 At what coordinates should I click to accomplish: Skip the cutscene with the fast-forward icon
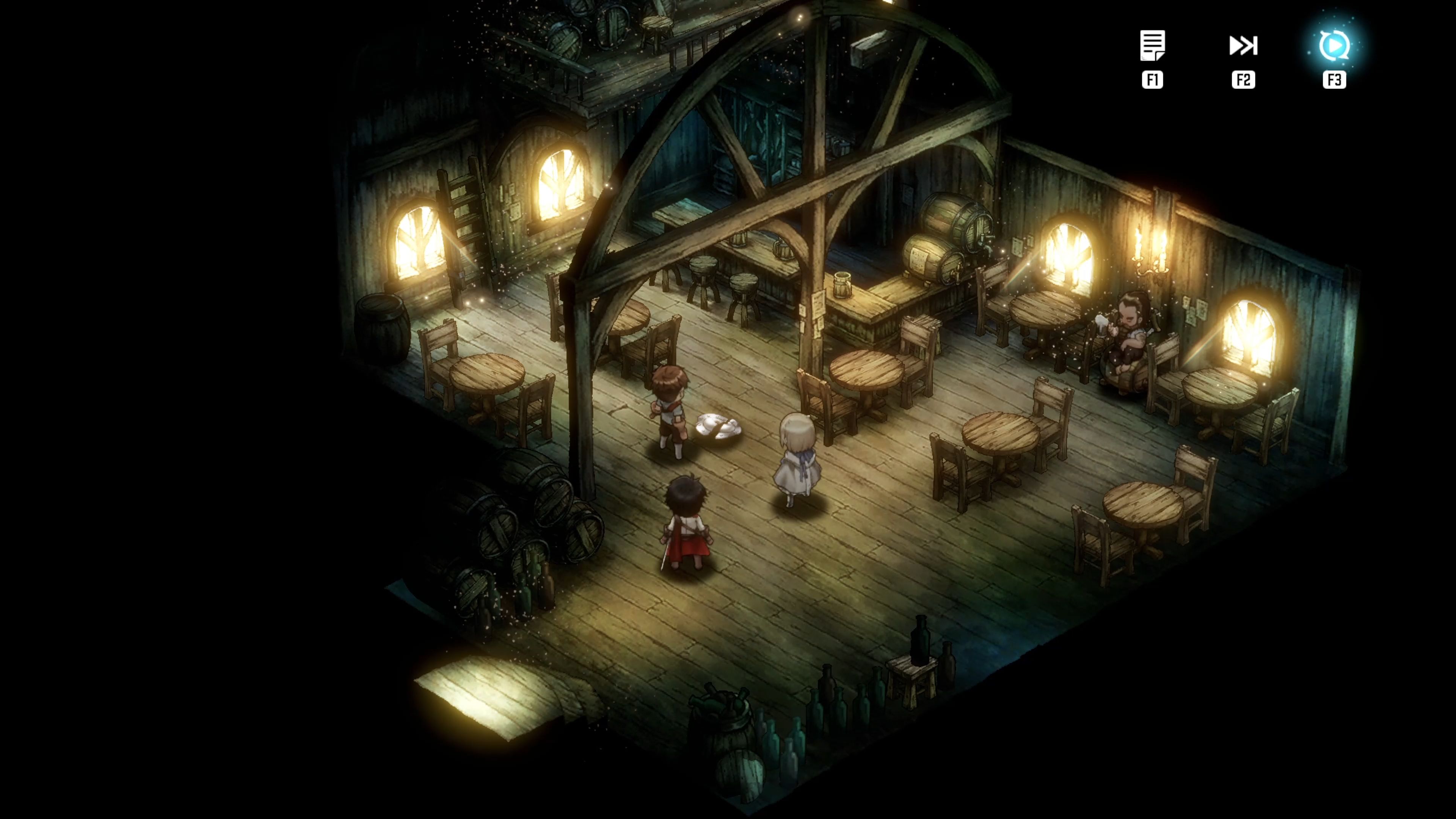1243,46
